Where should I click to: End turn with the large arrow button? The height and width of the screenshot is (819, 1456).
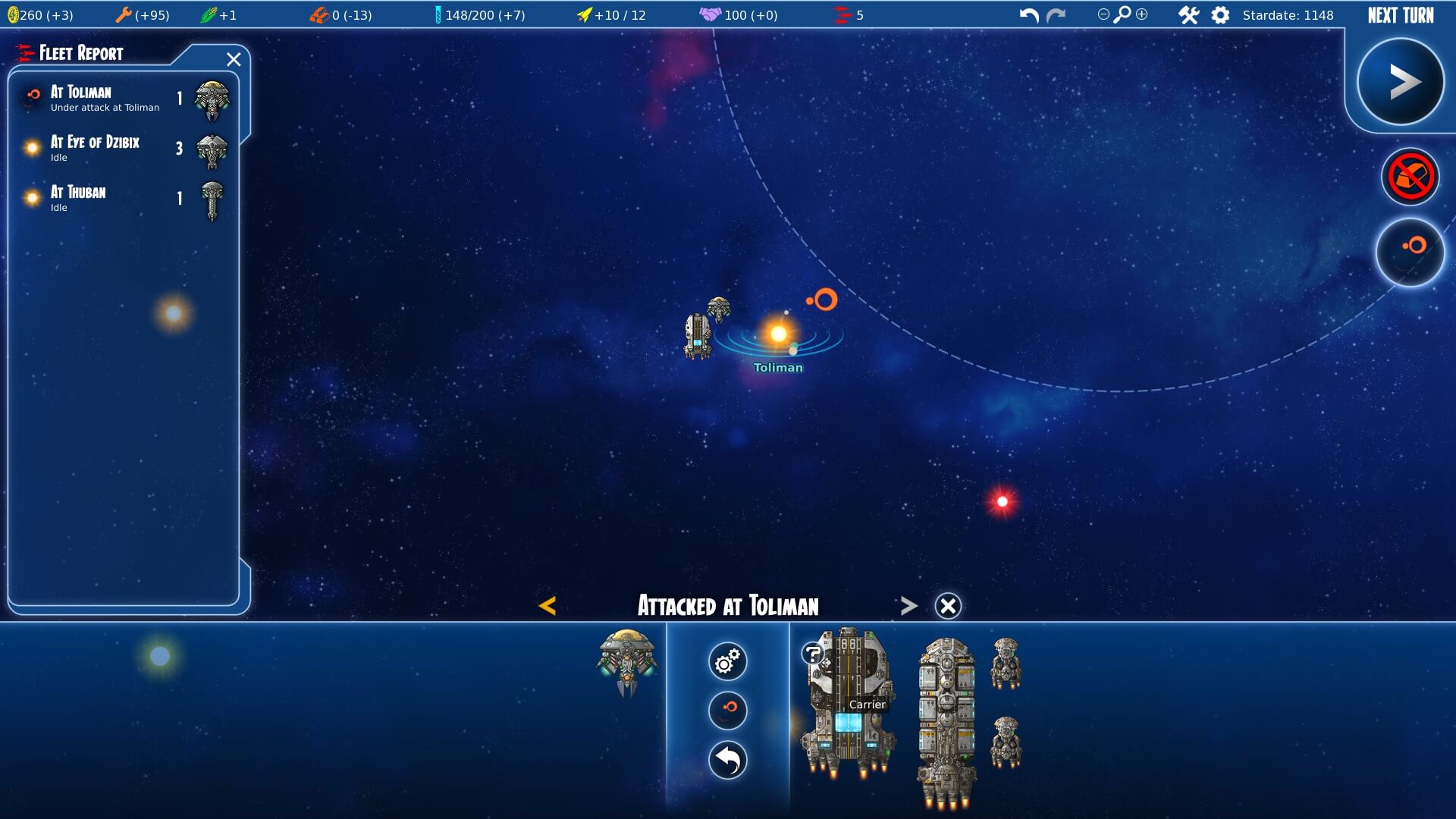coord(1400,82)
